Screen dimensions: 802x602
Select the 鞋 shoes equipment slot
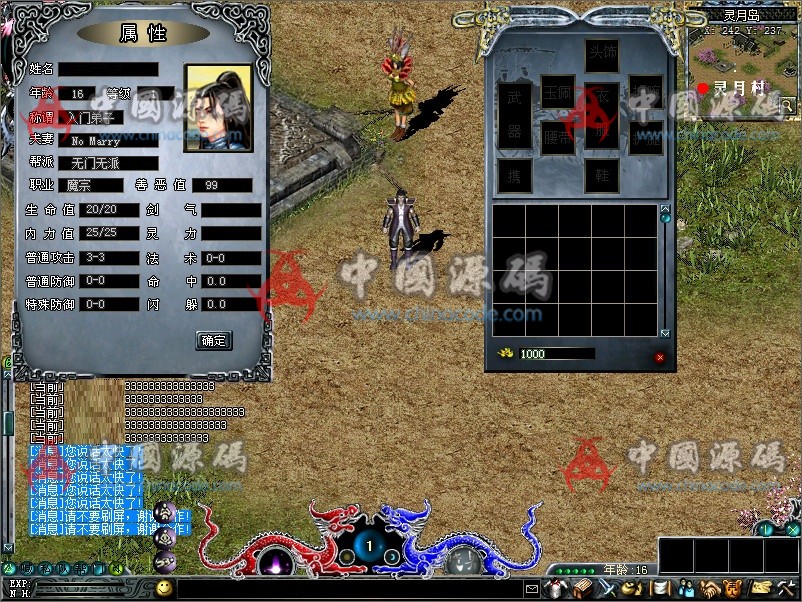pos(601,176)
